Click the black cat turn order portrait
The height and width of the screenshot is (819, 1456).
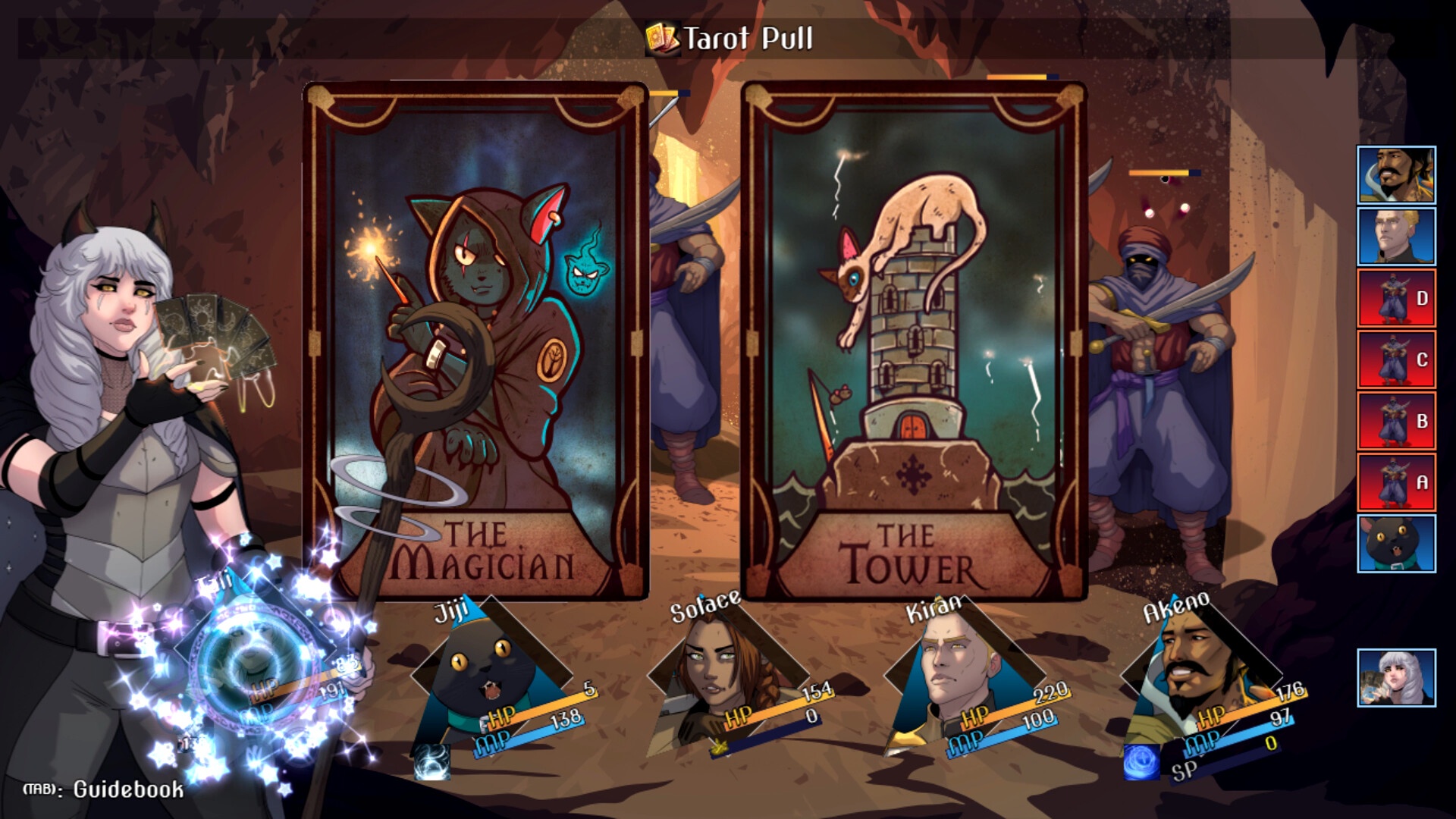(x=1396, y=544)
